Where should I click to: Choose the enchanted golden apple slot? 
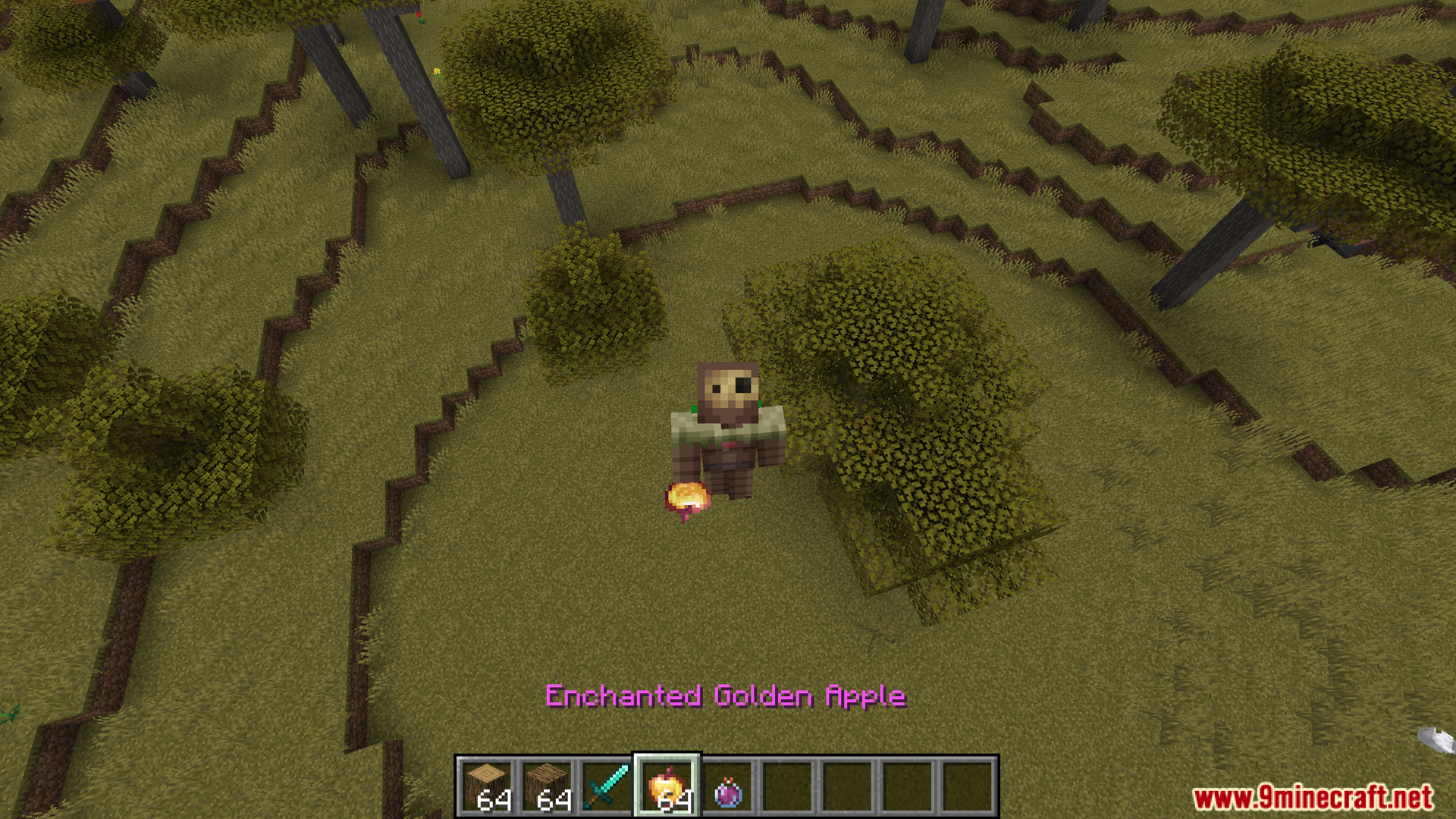[667, 786]
